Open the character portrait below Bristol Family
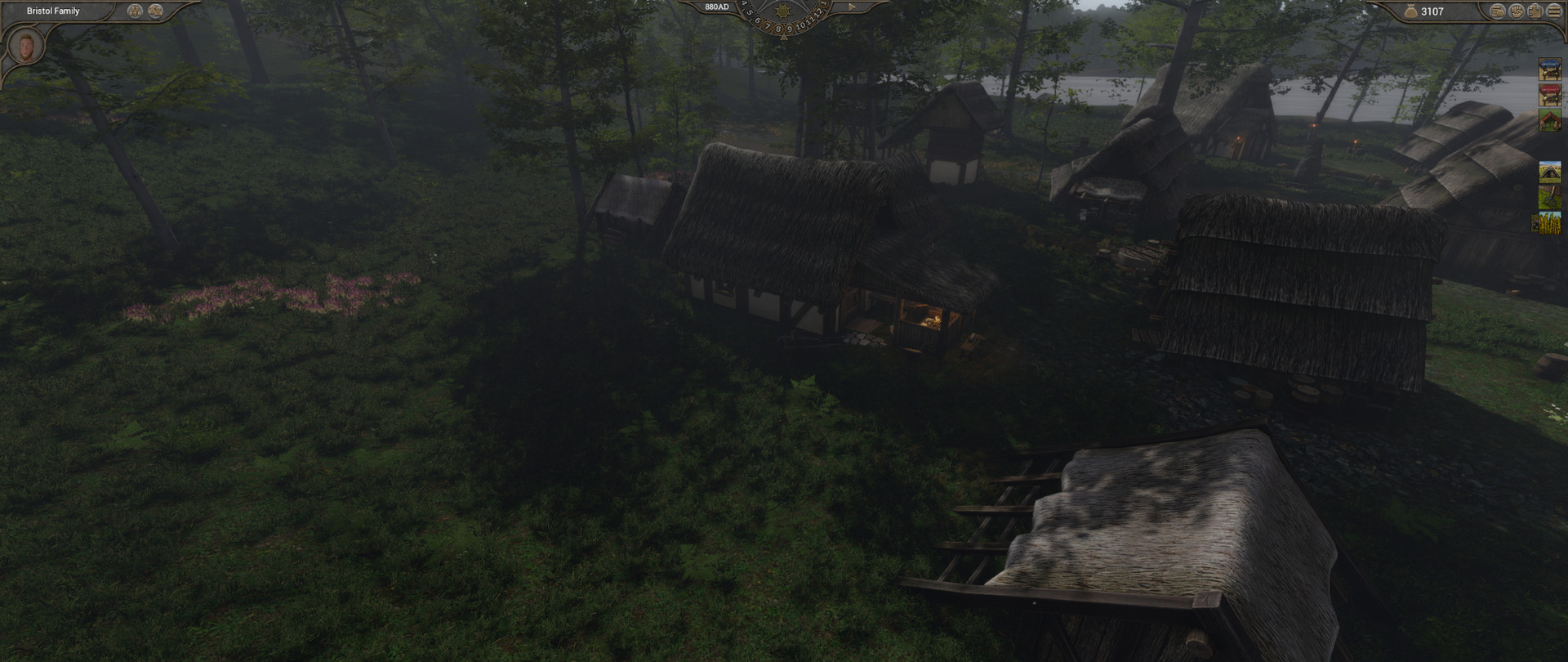1568x662 pixels. click(24, 47)
